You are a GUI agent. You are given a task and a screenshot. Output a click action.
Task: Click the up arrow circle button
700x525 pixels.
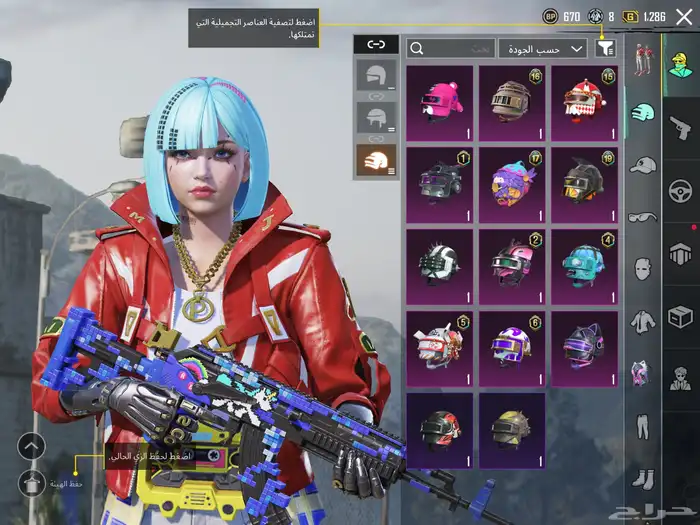[32, 447]
